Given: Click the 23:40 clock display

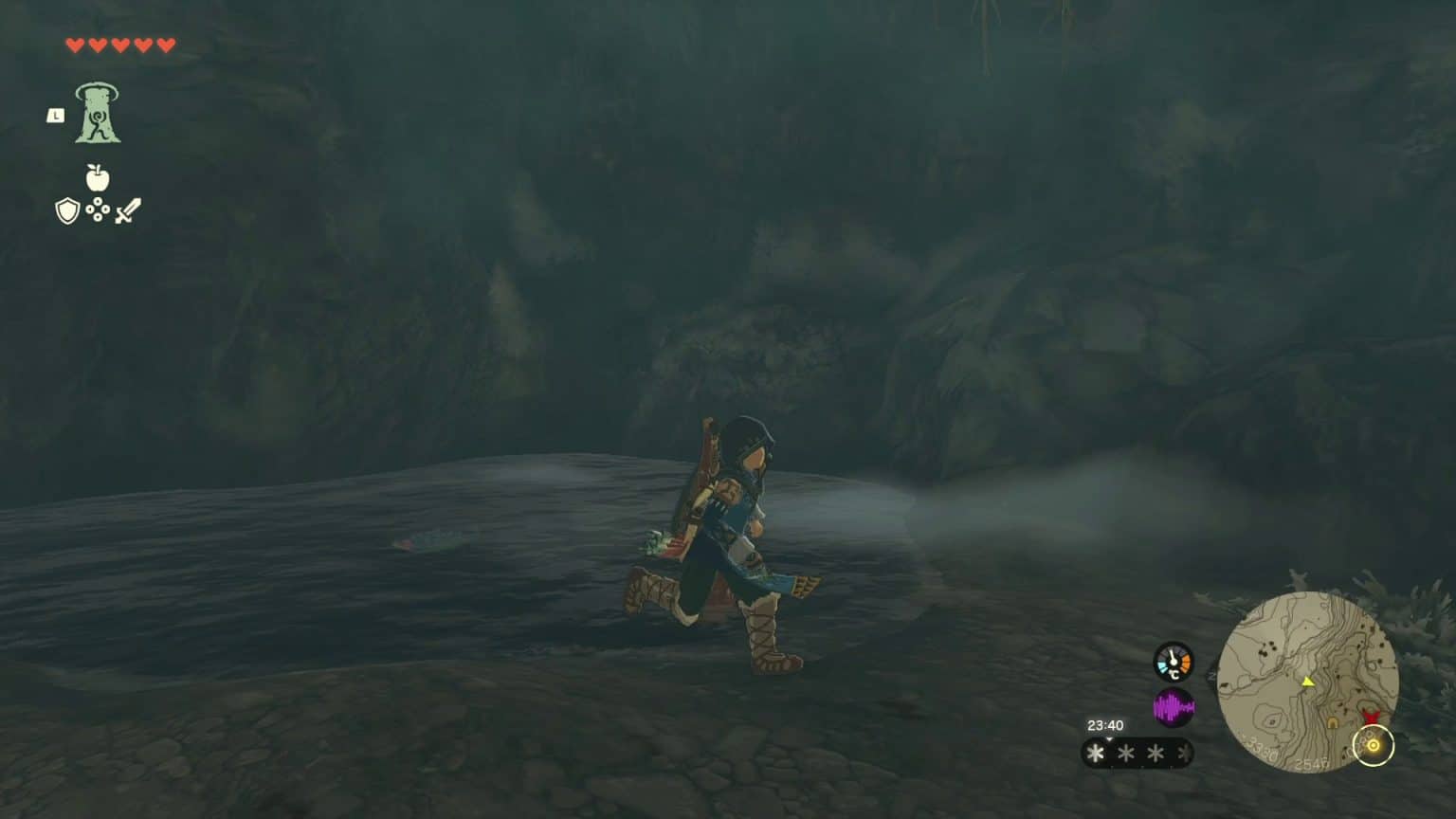Looking at the screenshot, I should (x=1105, y=724).
